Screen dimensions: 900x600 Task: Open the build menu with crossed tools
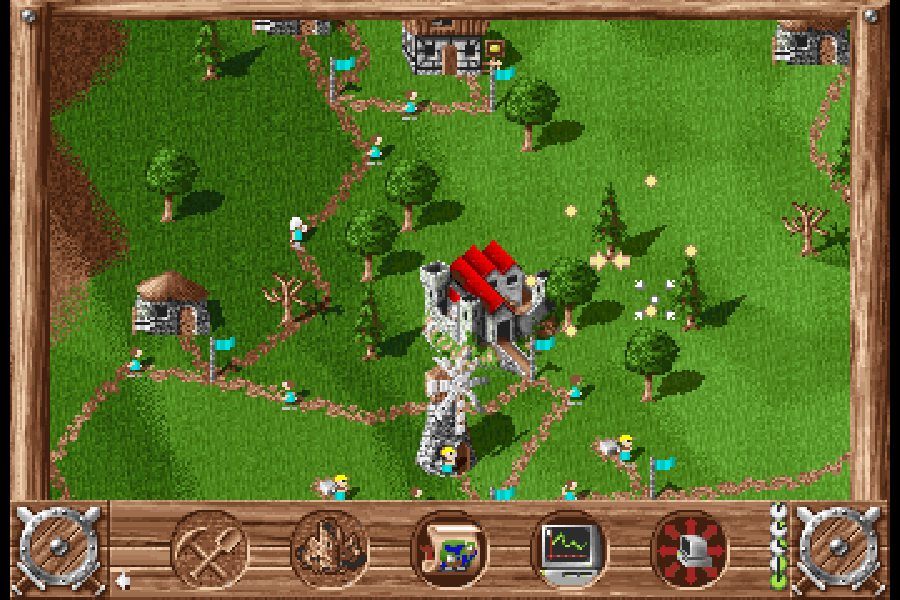[x=209, y=548]
